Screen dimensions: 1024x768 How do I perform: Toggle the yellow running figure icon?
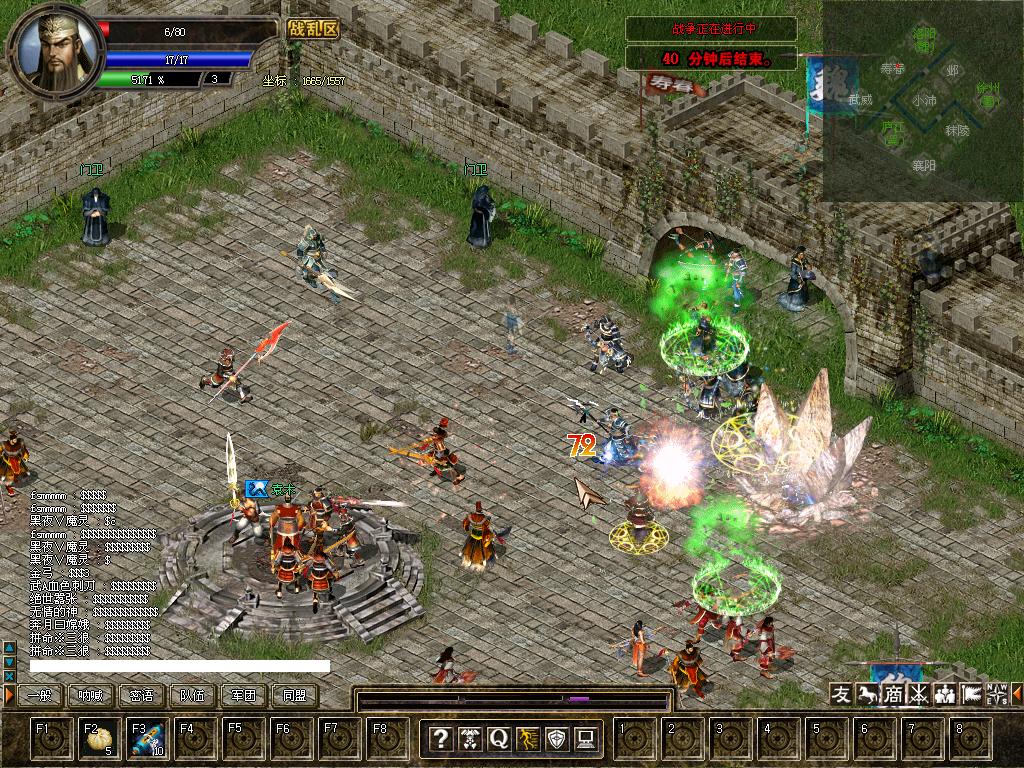[528, 739]
